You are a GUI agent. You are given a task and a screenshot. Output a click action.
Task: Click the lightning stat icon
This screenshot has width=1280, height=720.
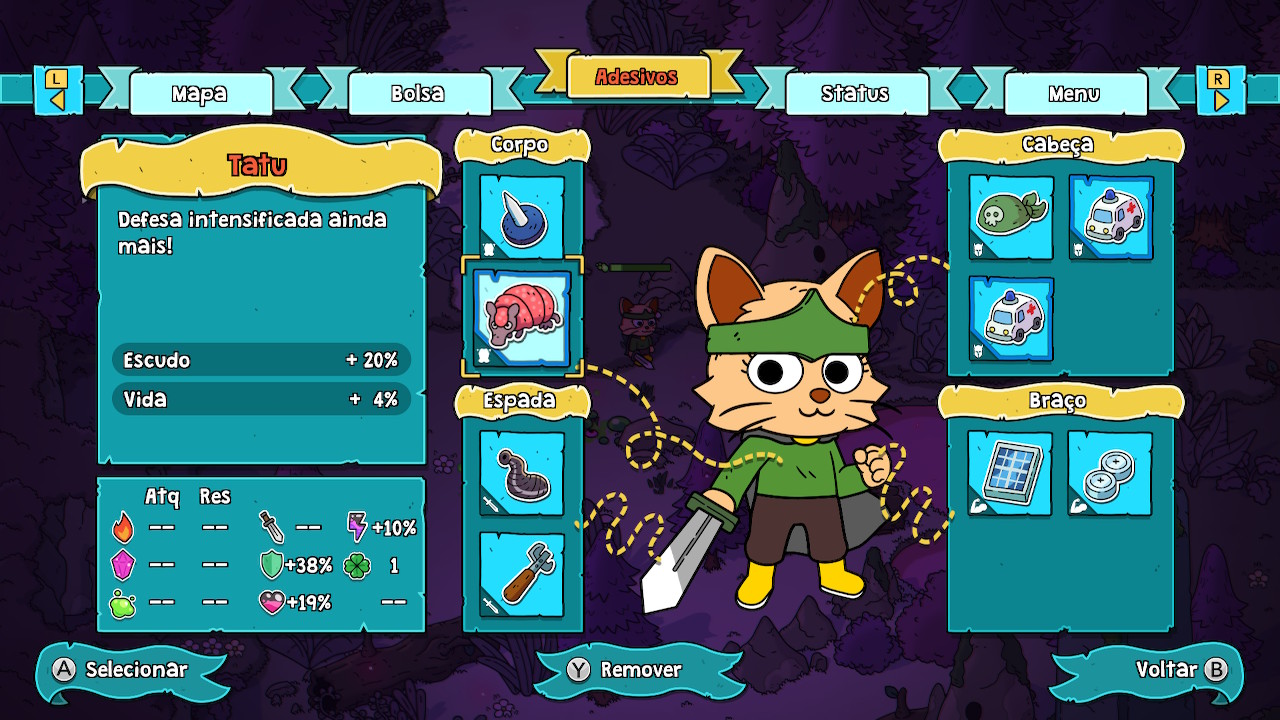pyautogui.click(x=357, y=524)
